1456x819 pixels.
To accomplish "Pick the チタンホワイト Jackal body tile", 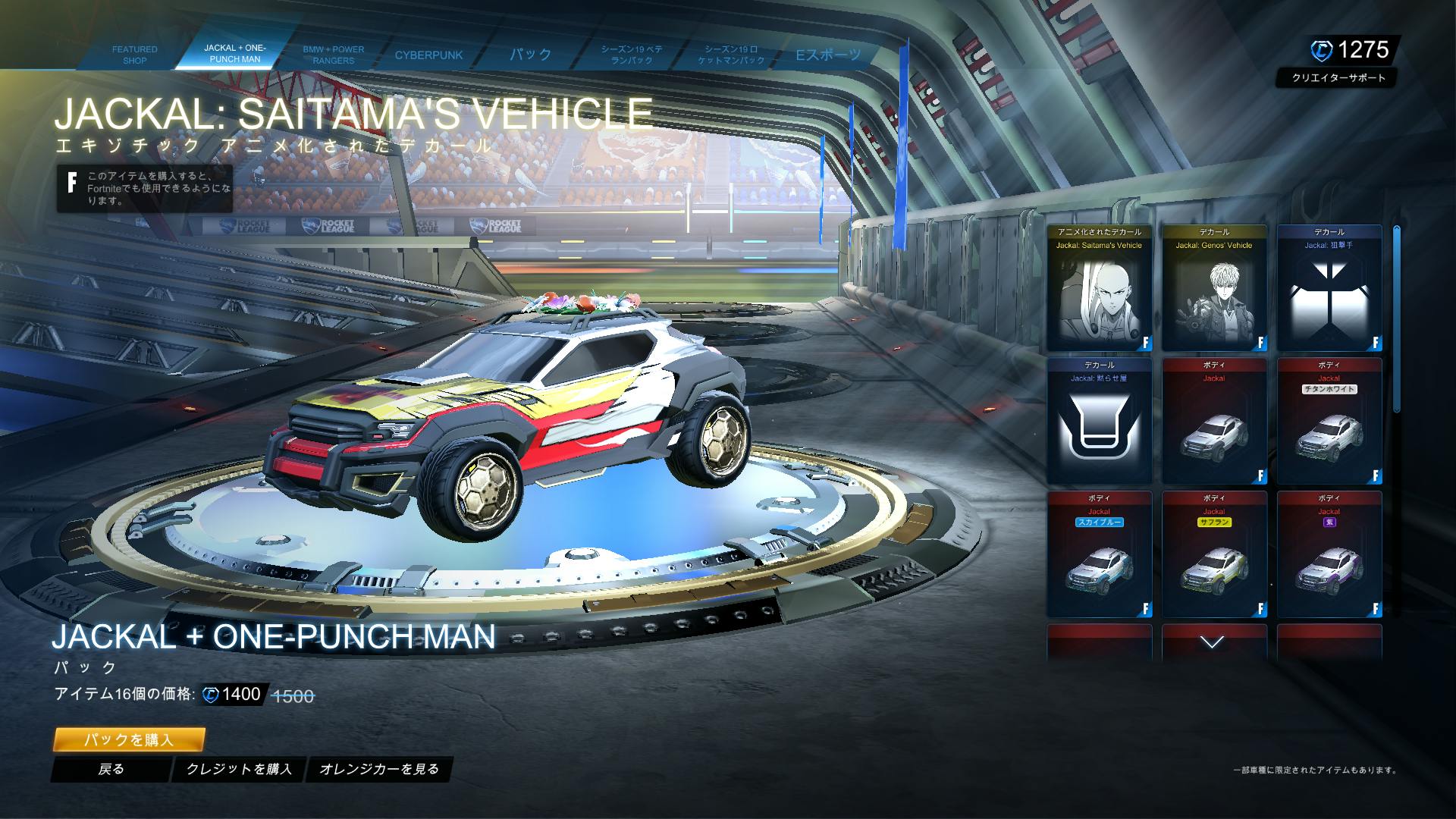I will coord(1329,422).
